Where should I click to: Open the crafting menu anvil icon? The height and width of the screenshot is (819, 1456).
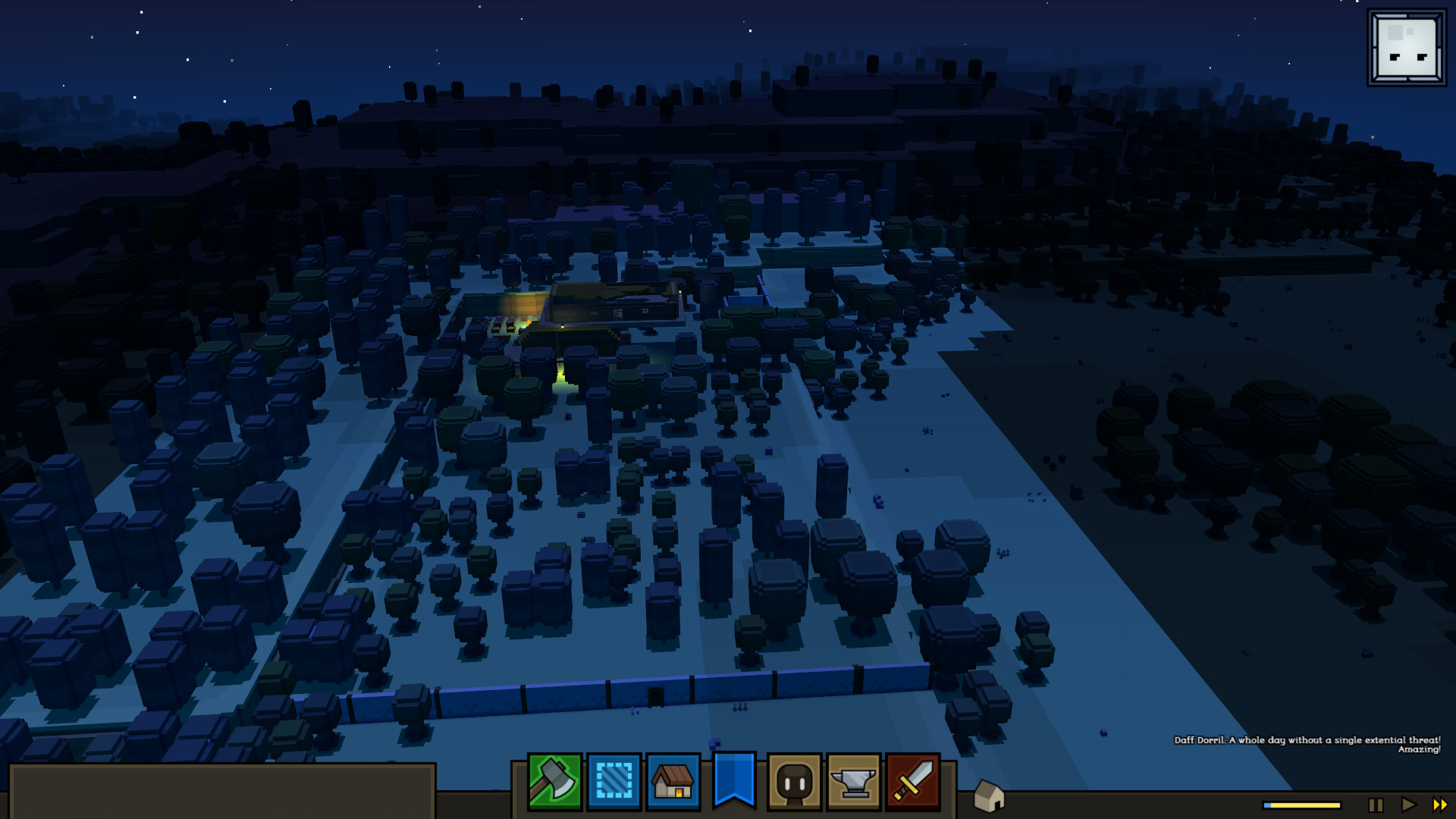(854, 782)
